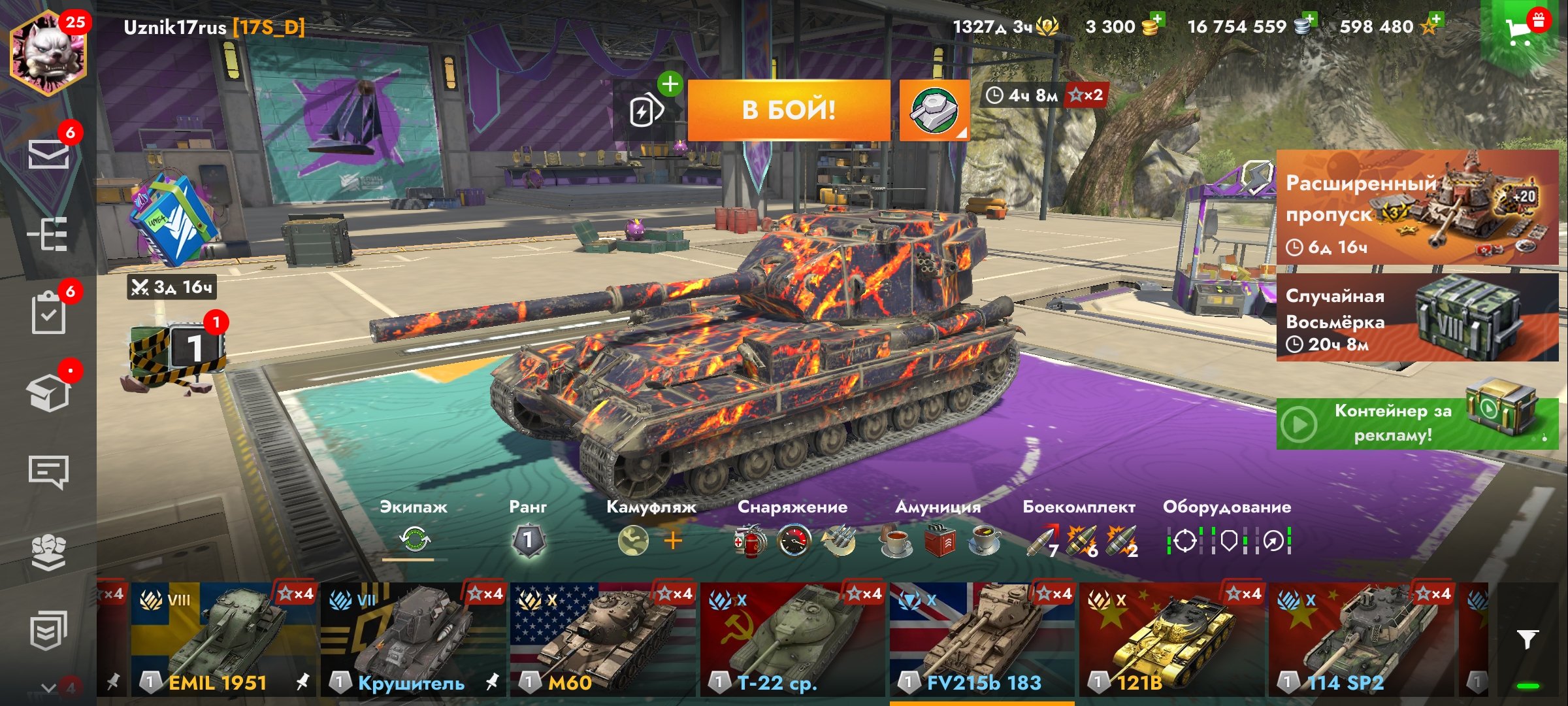Open the tank carousel filter funnel
This screenshot has width=1568, height=706.
tap(1527, 639)
